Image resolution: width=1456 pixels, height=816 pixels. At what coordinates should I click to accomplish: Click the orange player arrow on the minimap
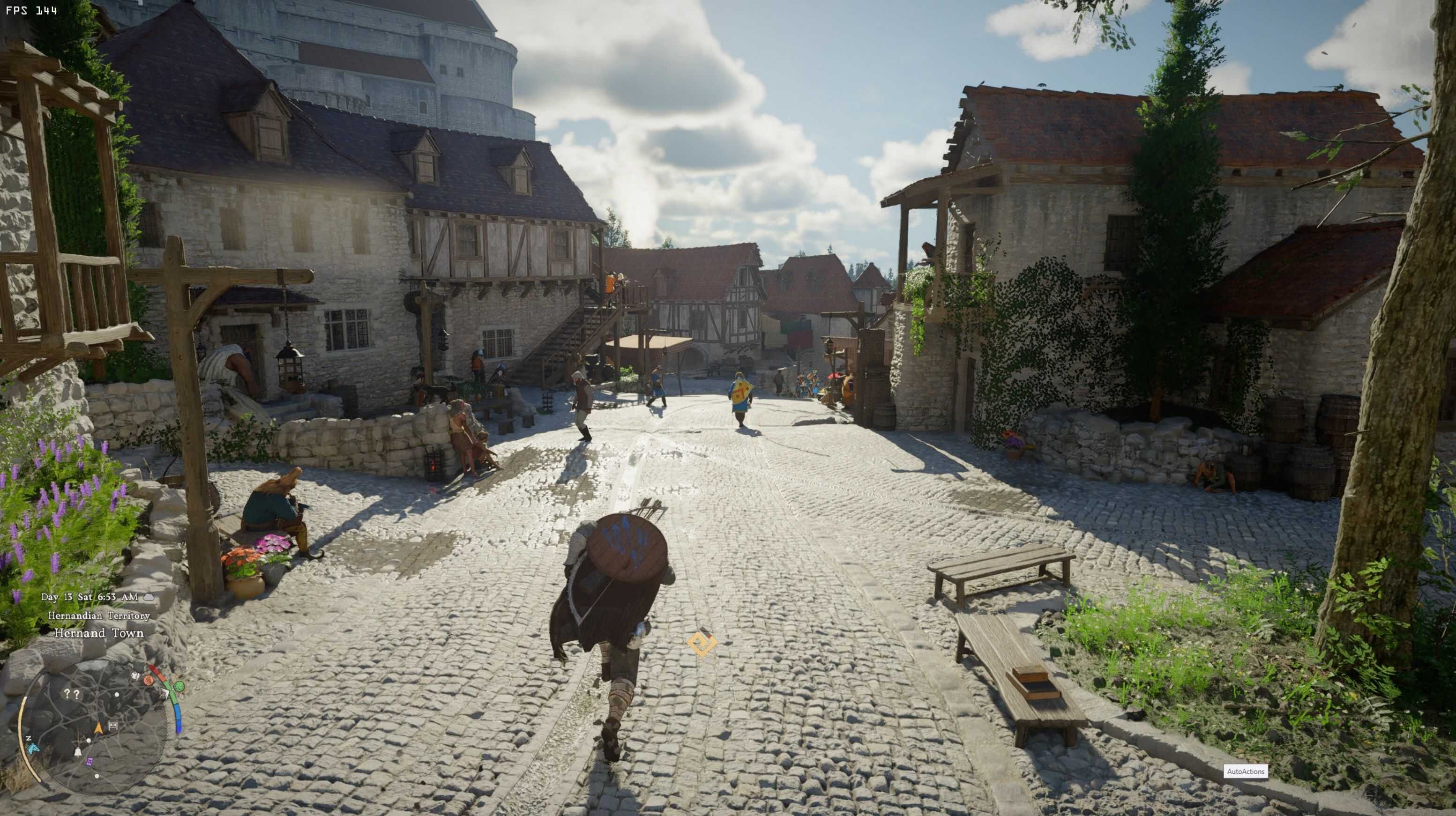coord(99,728)
